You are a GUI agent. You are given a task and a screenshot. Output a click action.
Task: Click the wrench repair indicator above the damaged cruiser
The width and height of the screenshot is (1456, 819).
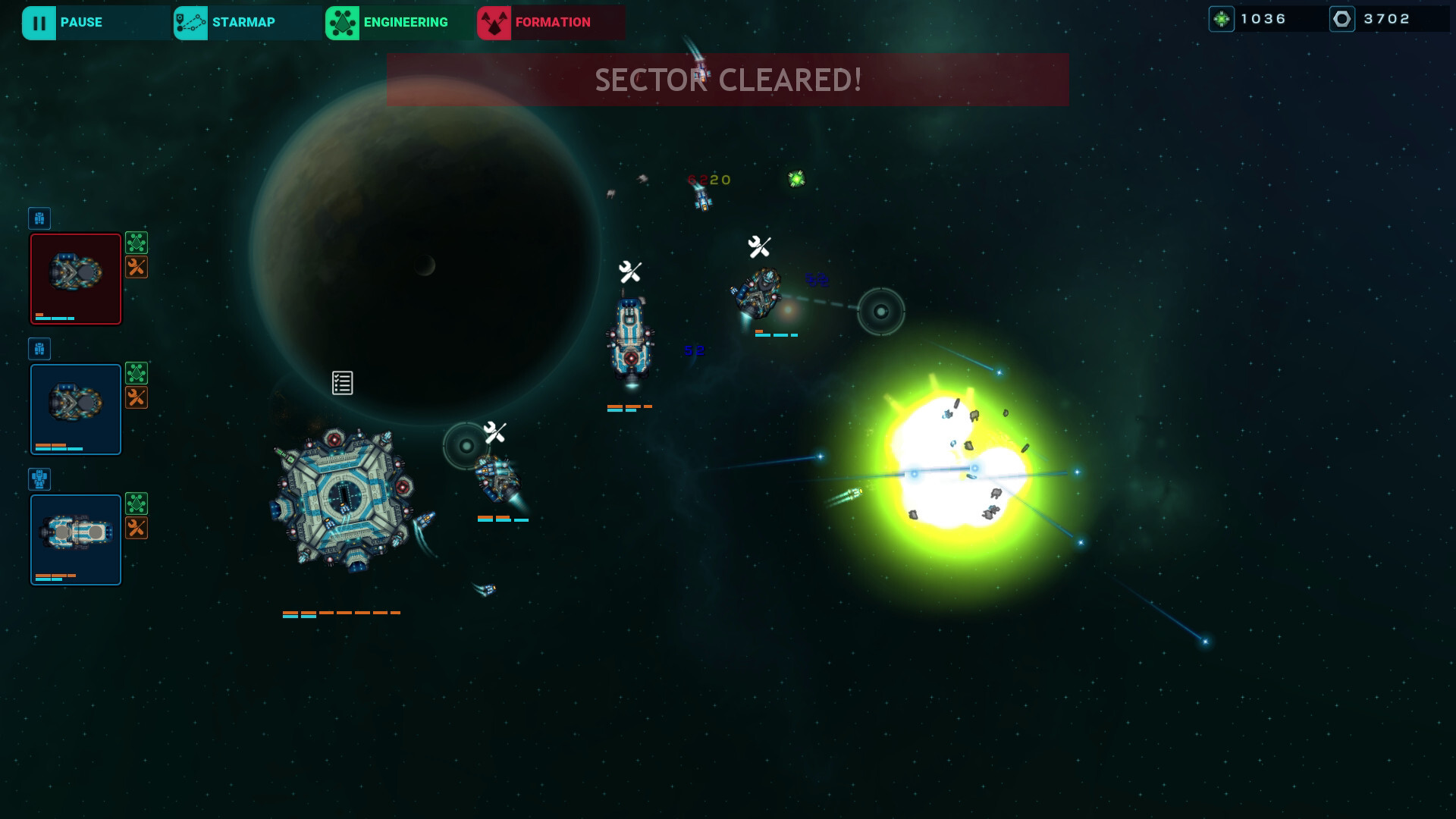tap(631, 269)
